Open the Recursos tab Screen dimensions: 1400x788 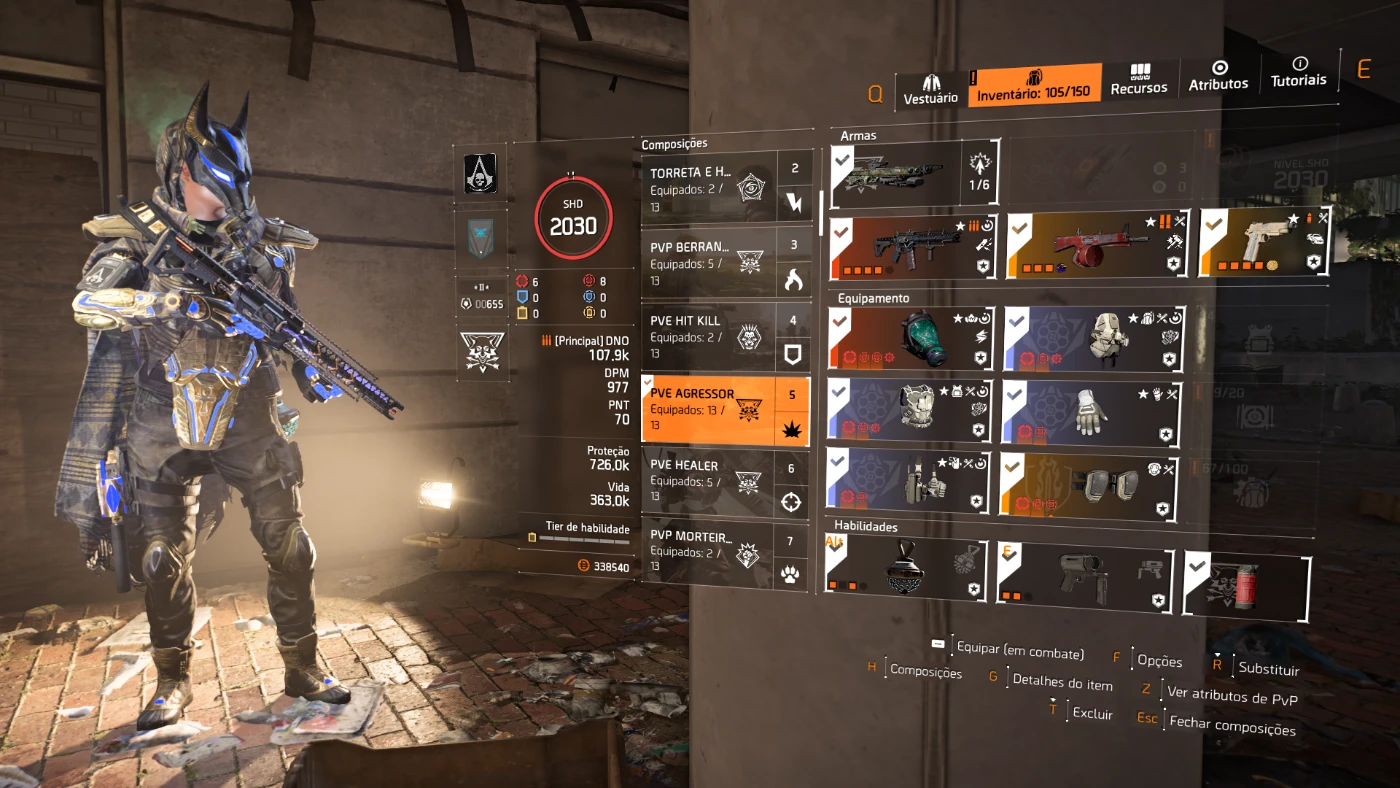click(1139, 79)
